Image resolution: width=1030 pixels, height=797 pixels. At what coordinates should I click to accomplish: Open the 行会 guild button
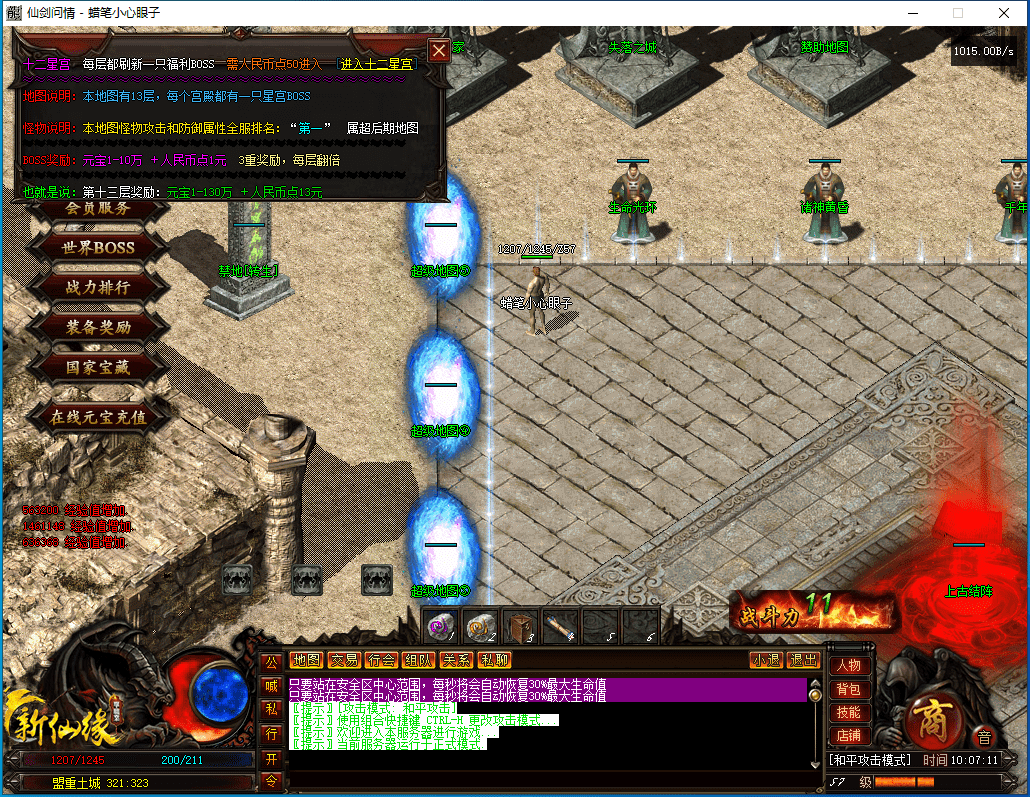pos(381,660)
